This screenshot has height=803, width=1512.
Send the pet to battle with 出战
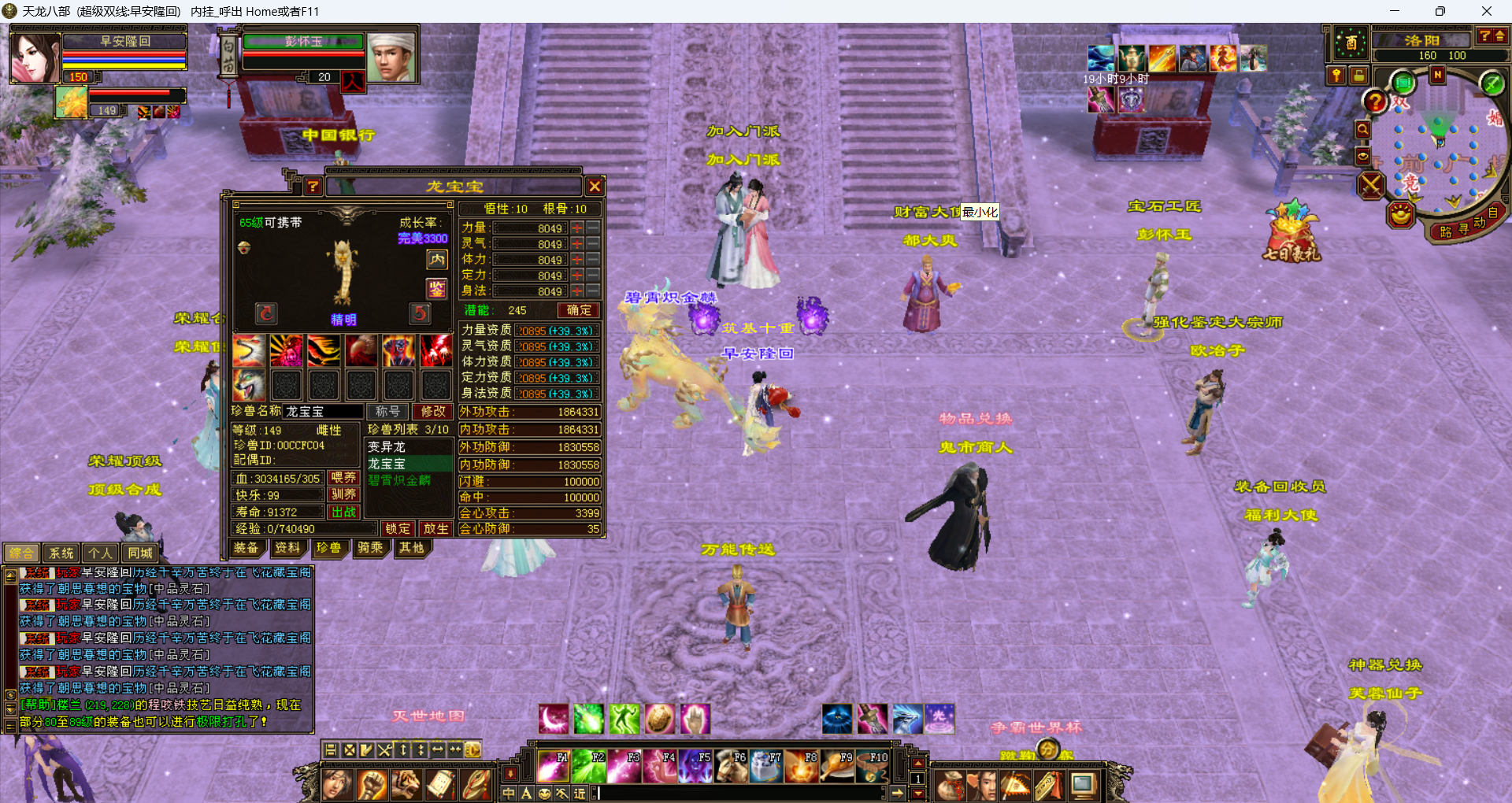343,512
